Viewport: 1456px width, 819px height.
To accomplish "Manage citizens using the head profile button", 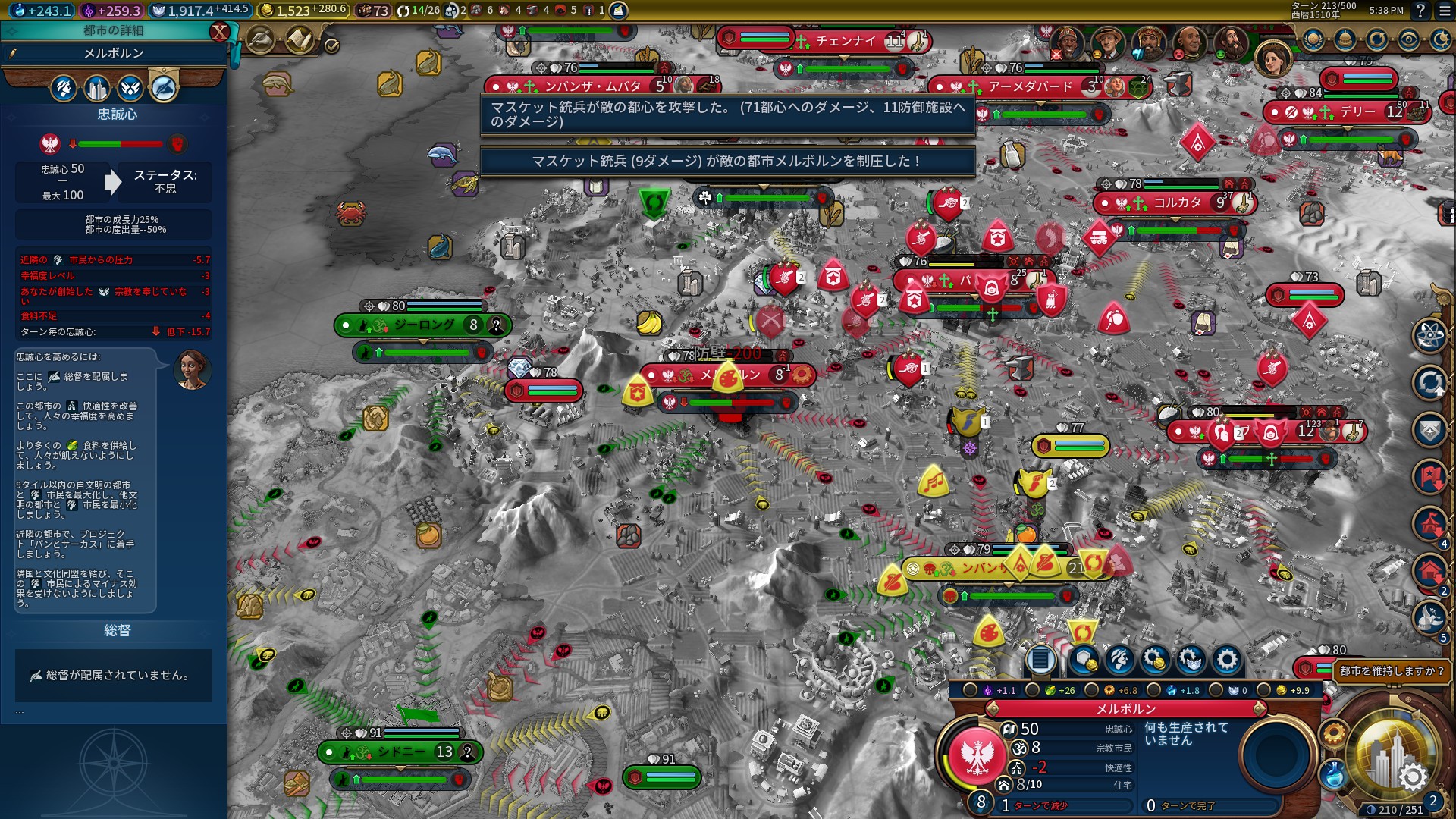I will coord(1119,660).
